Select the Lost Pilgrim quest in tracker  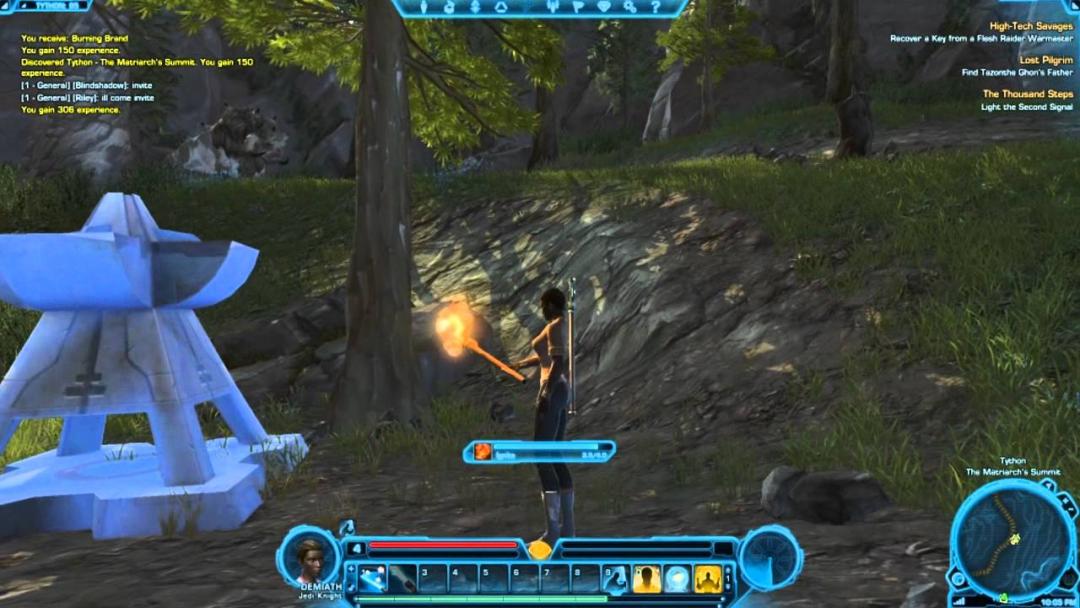(1045, 60)
